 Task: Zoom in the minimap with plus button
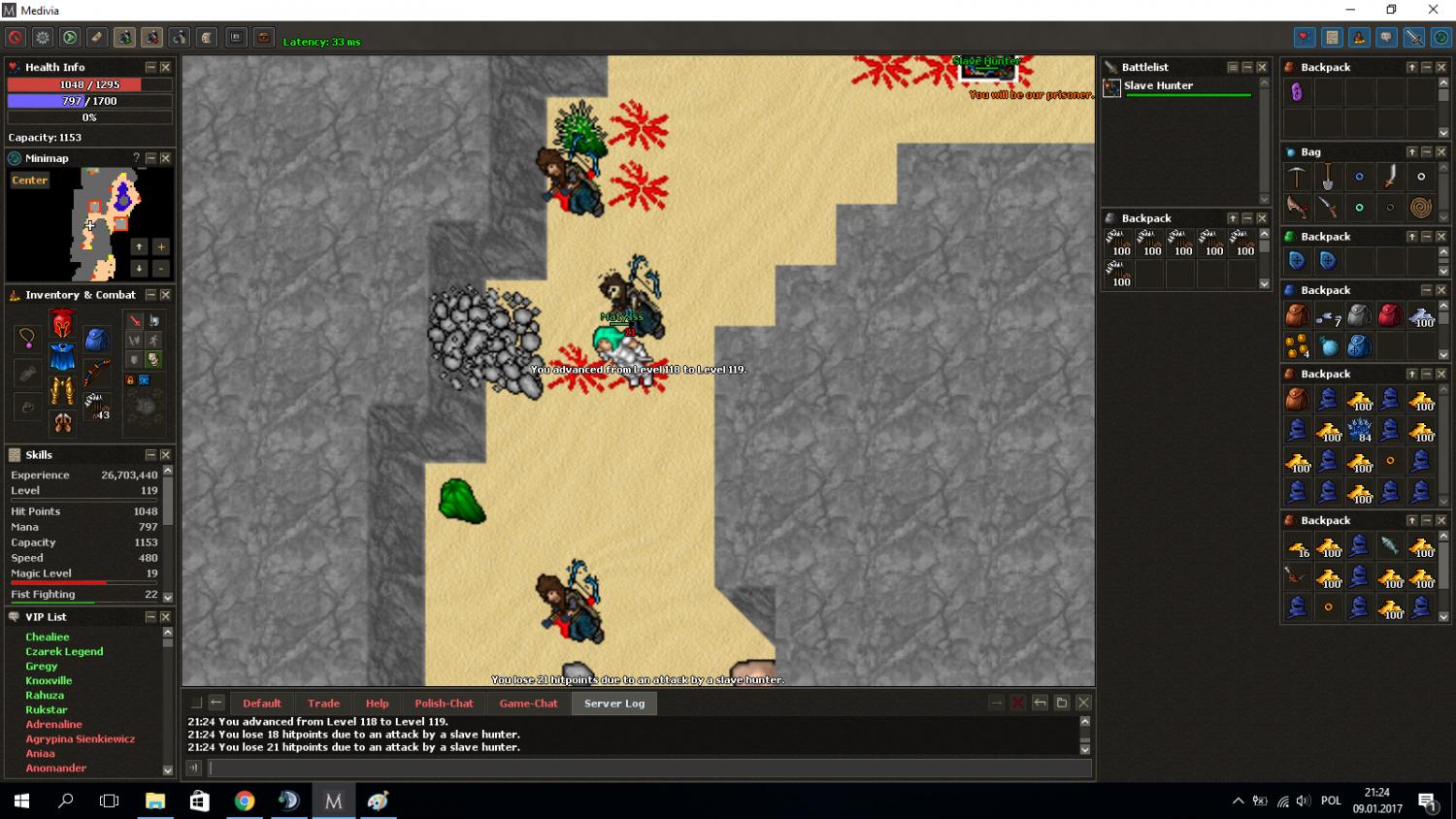tap(161, 246)
